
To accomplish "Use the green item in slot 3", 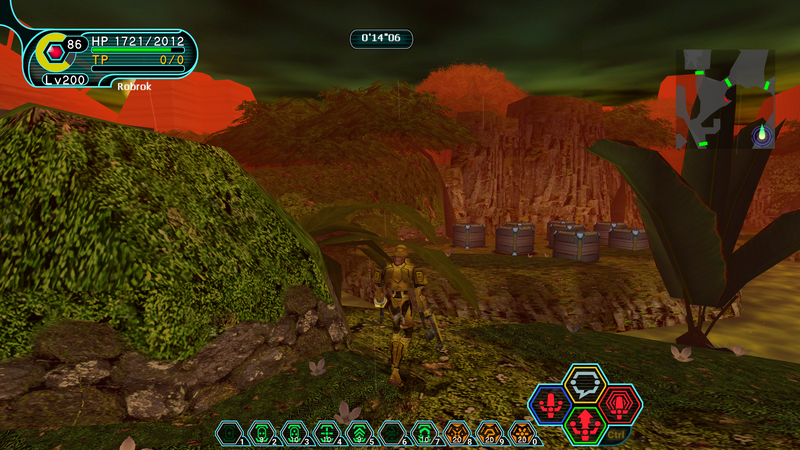I will coord(294,433).
